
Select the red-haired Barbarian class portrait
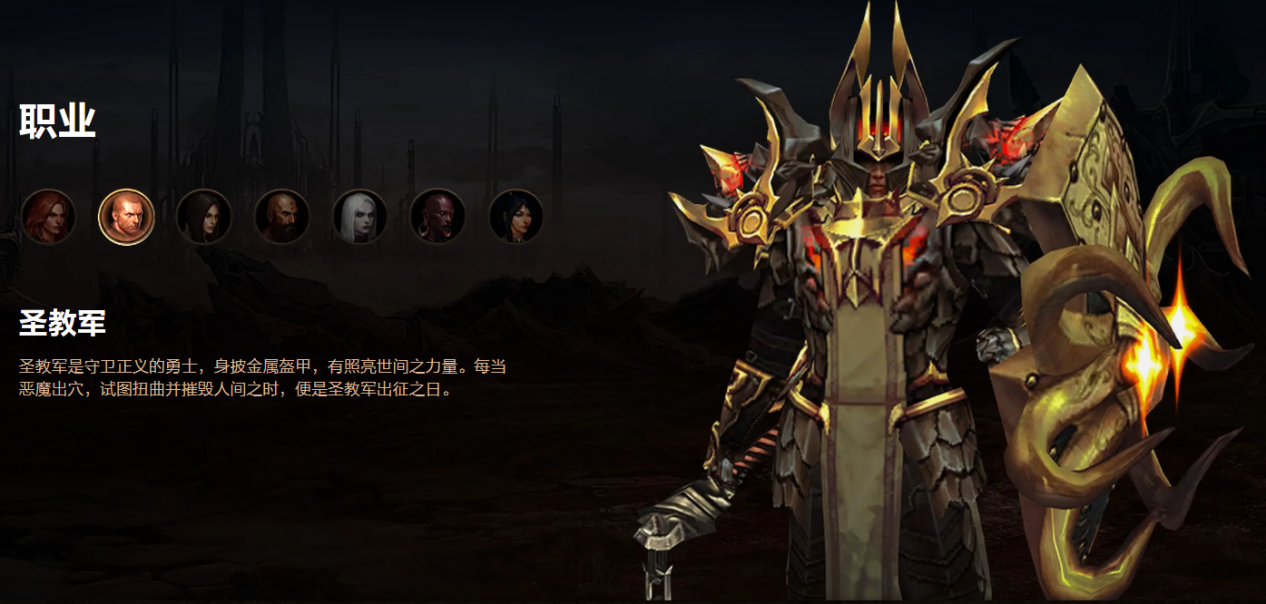click(48, 216)
